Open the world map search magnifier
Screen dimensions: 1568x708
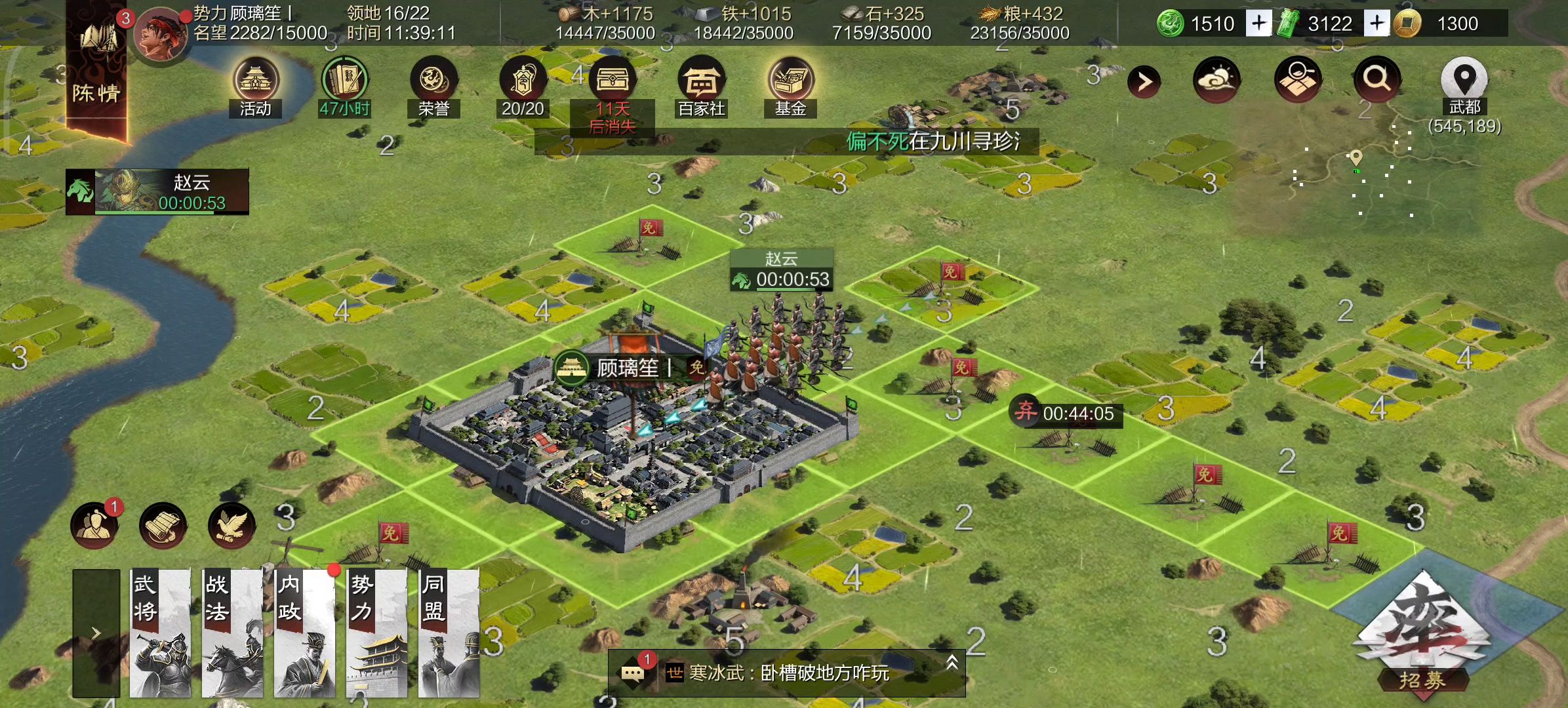pos(1377,81)
